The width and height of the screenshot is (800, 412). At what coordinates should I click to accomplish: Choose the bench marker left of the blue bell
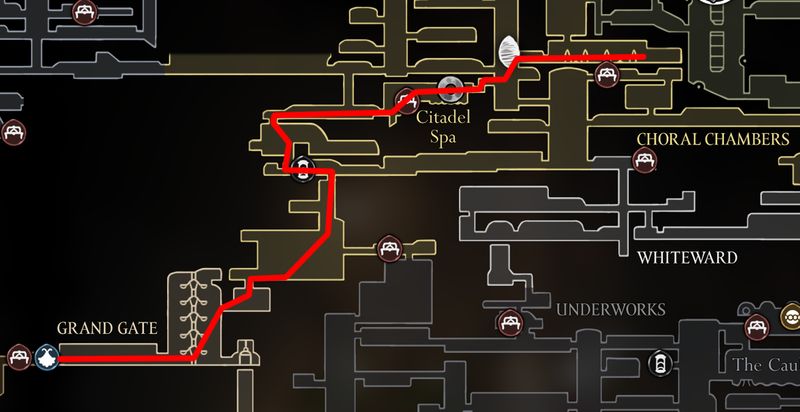[18, 355]
